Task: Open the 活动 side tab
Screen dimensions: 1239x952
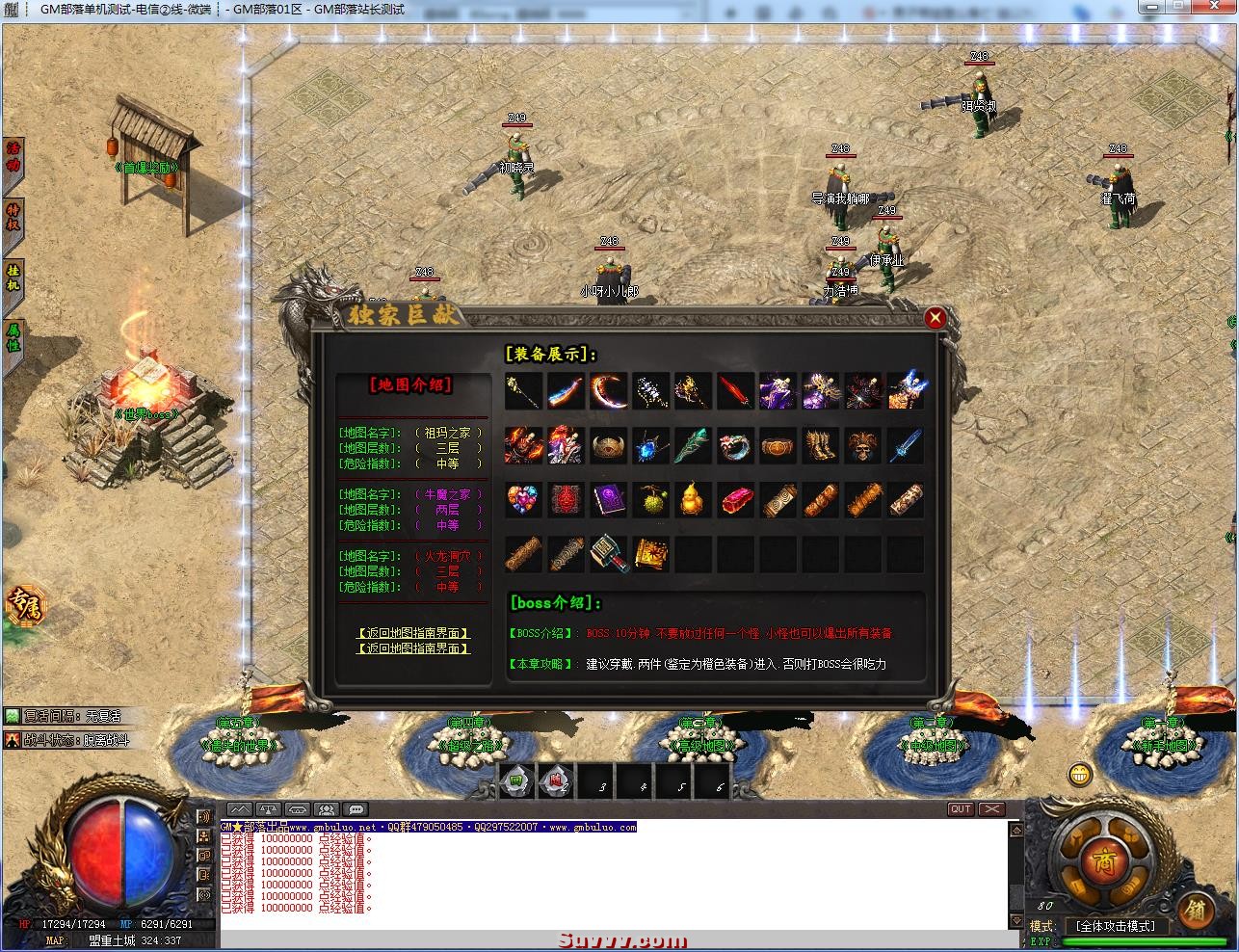Action: tap(13, 158)
